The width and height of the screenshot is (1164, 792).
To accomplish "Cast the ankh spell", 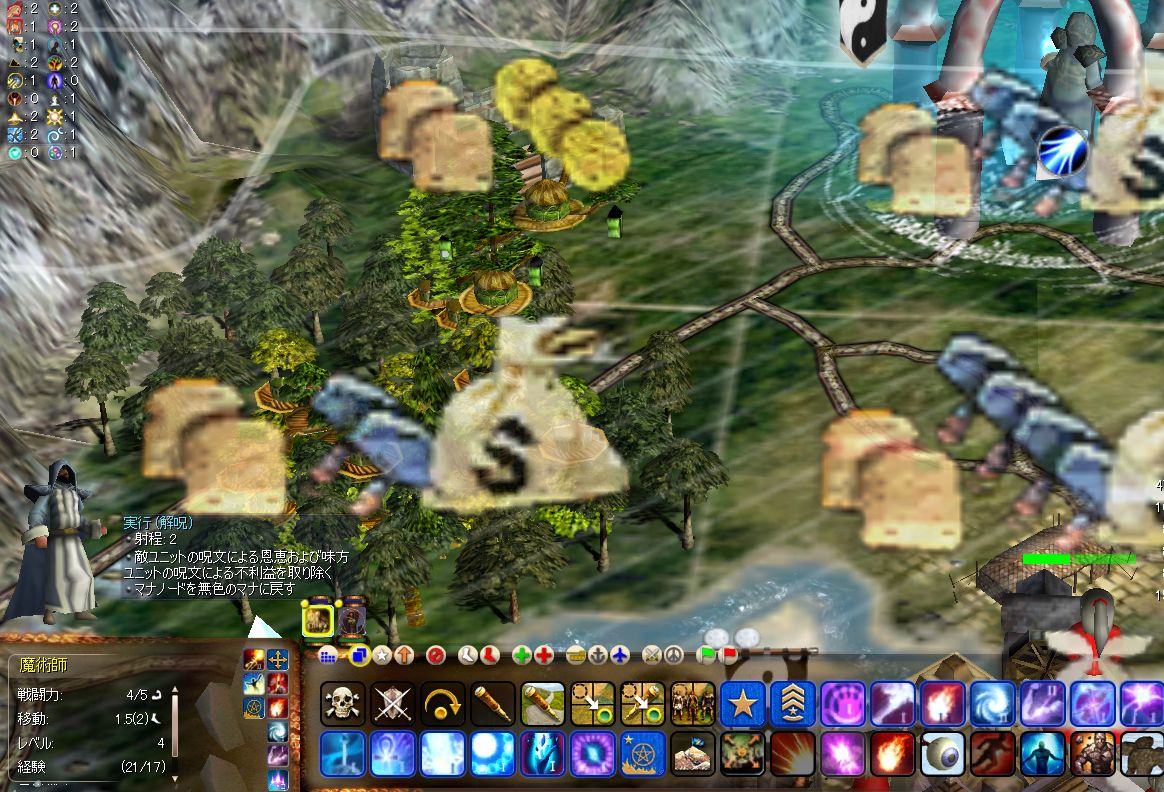I will [x=393, y=754].
